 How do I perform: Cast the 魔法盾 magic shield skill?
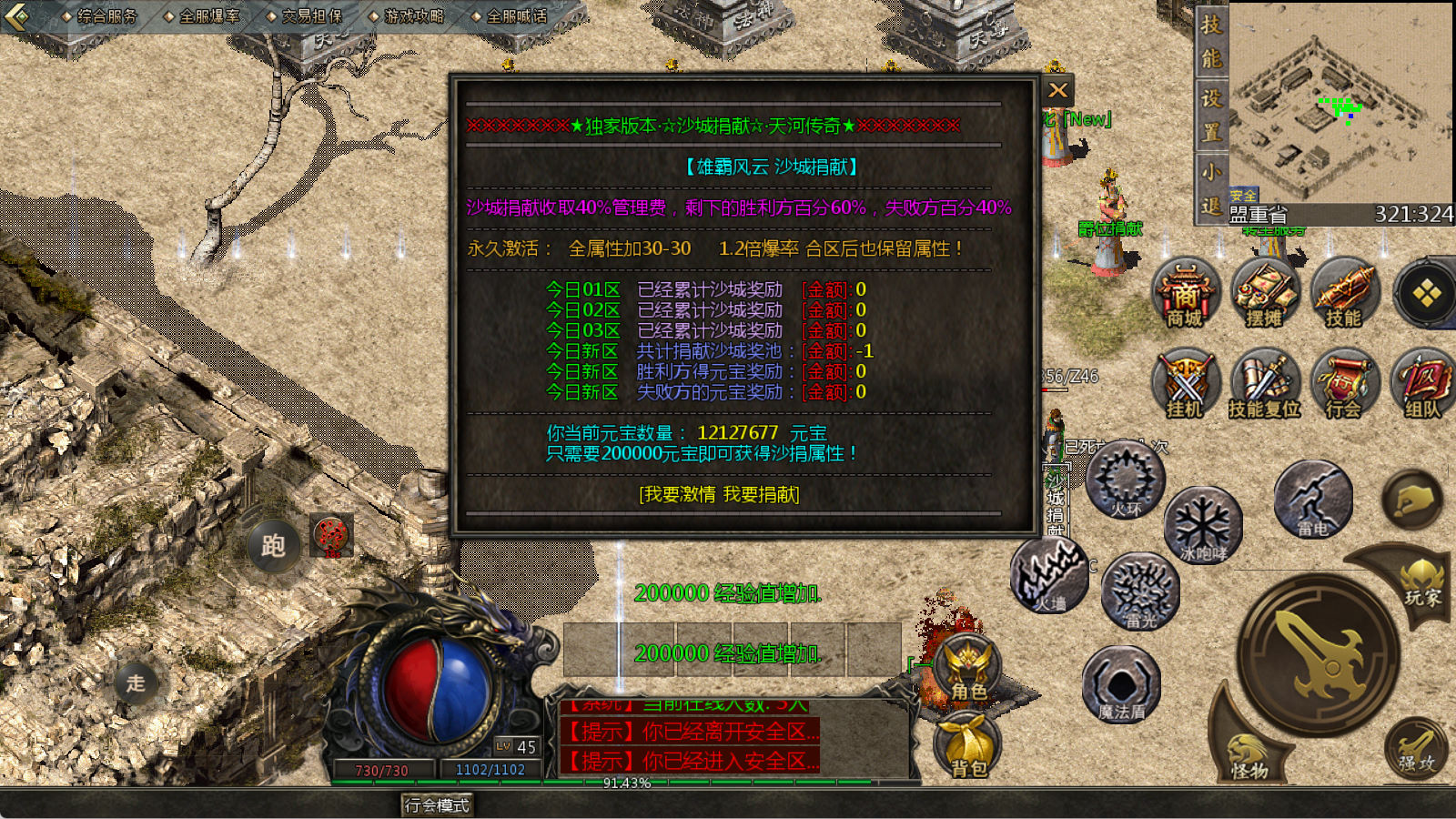pyautogui.click(x=1121, y=684)
